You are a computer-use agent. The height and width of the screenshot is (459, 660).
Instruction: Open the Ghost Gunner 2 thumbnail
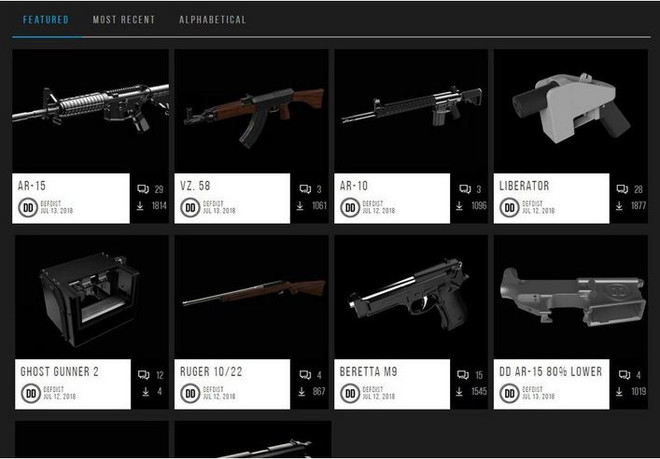[90, 297]
